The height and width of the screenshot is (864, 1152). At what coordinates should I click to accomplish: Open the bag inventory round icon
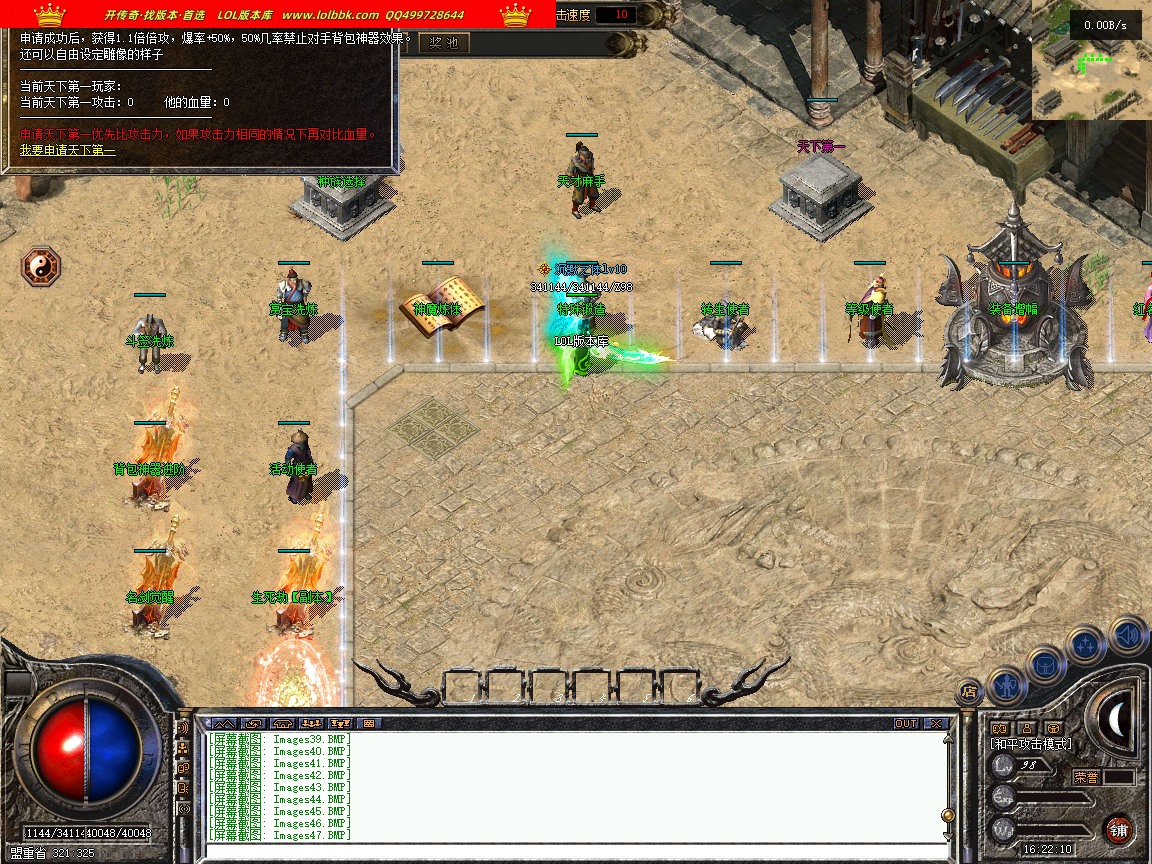click(x=1045, y=665)
